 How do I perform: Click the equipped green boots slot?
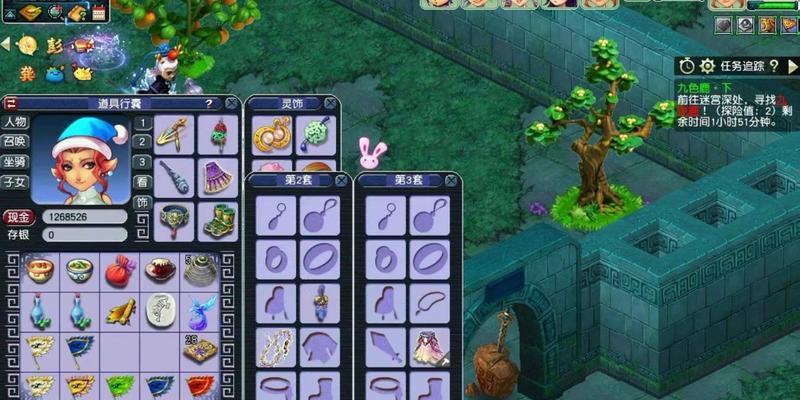pyautogui.click(x=218, y=220)
